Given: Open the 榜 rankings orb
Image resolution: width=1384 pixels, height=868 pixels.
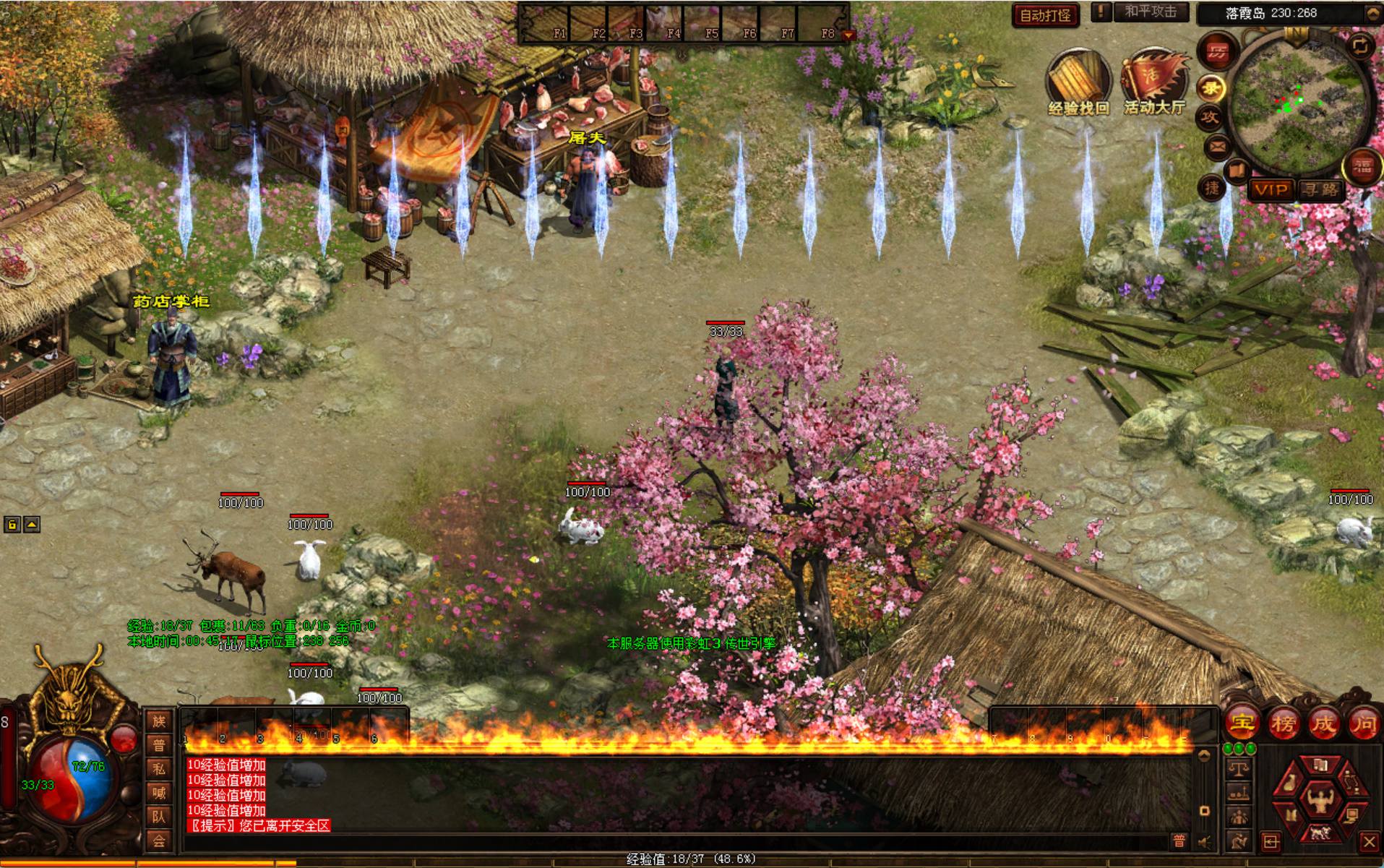Looking at the screenshot, I should coord(1283,723).
